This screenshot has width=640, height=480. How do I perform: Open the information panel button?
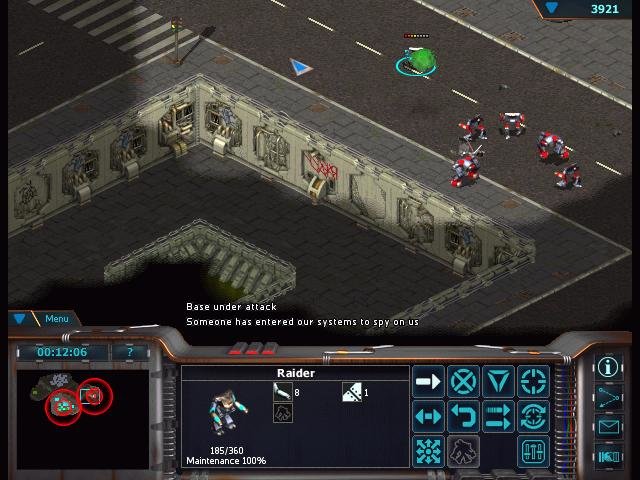point(608,367)
